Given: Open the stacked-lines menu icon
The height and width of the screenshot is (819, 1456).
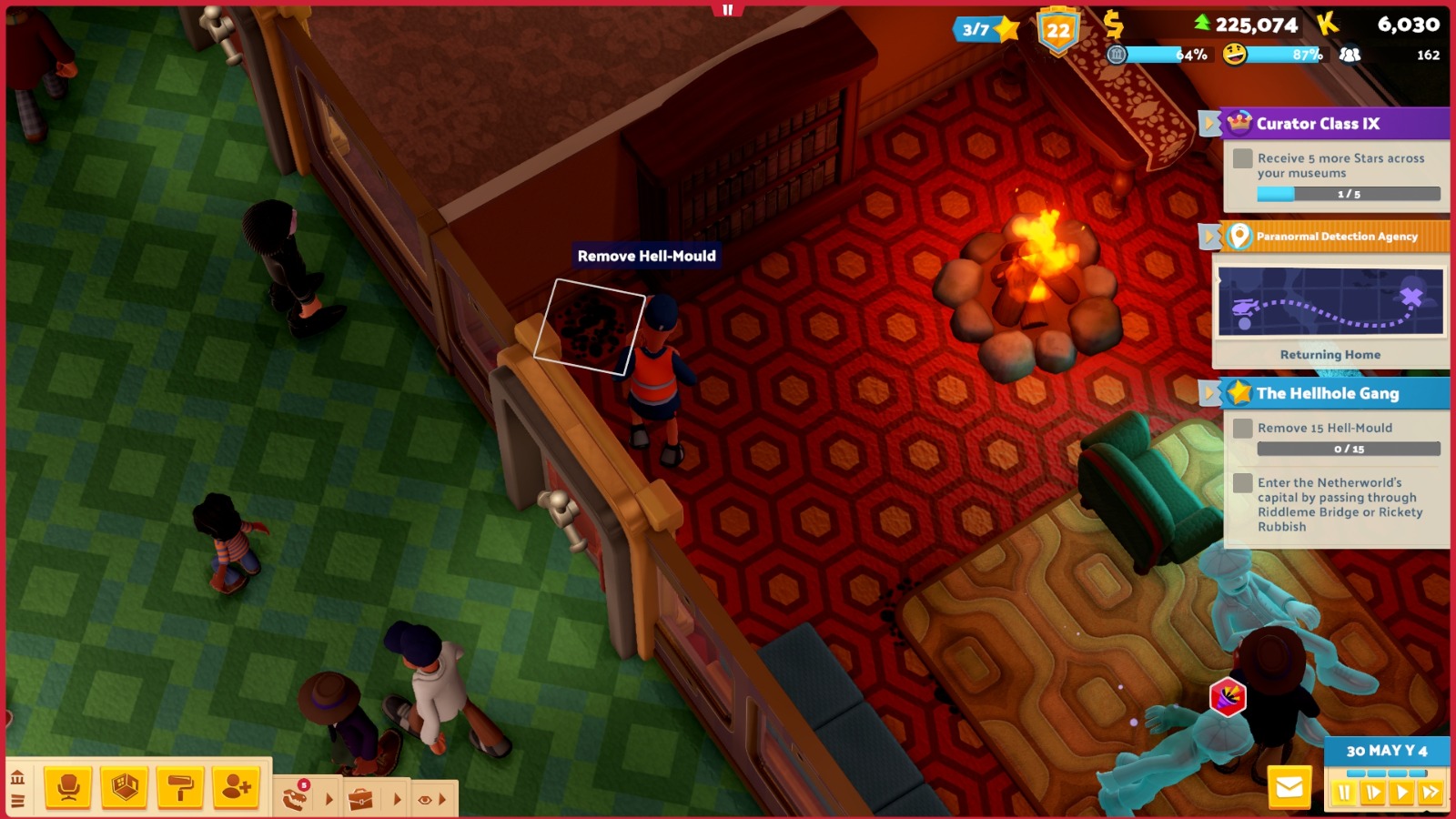Looking at the screenshot, I should [17, 801].
